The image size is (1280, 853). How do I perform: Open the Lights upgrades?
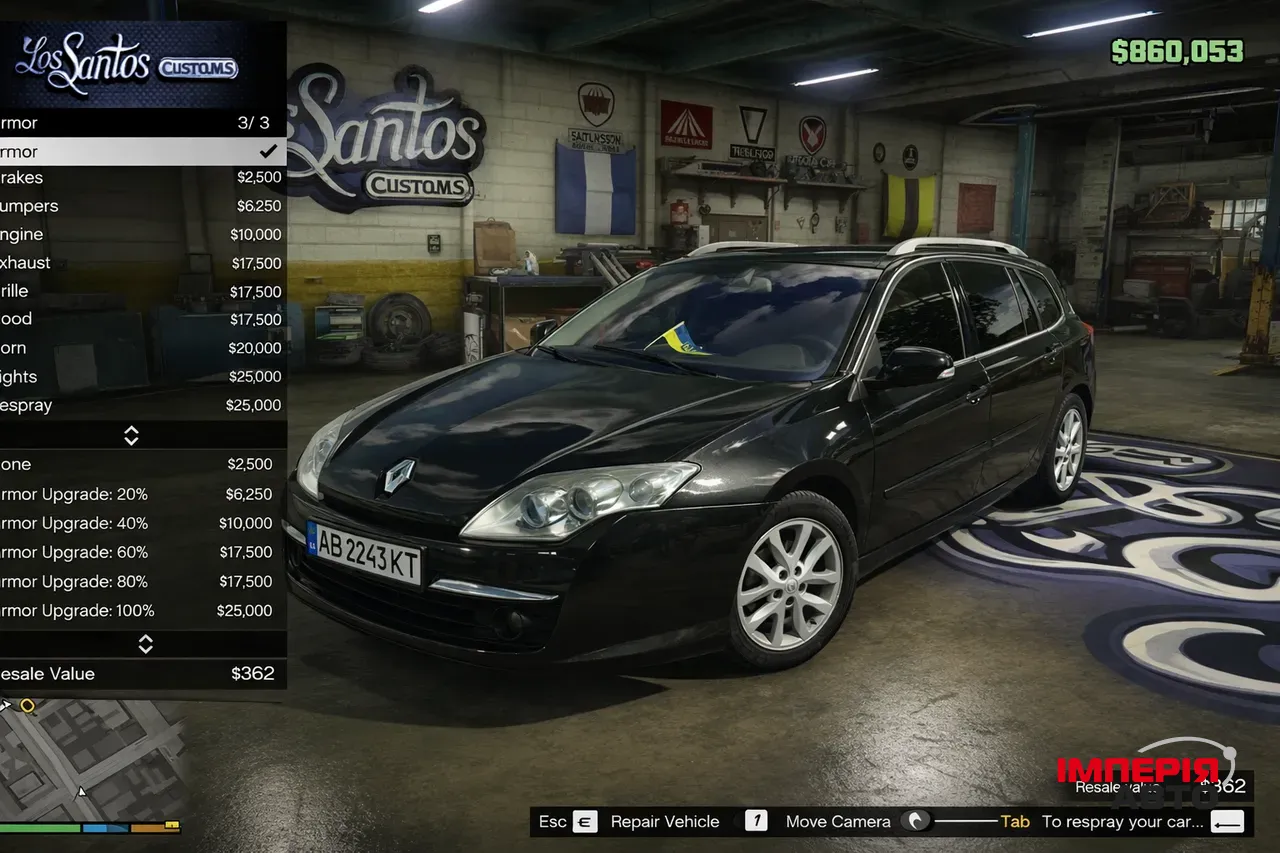tap(140, 377)
